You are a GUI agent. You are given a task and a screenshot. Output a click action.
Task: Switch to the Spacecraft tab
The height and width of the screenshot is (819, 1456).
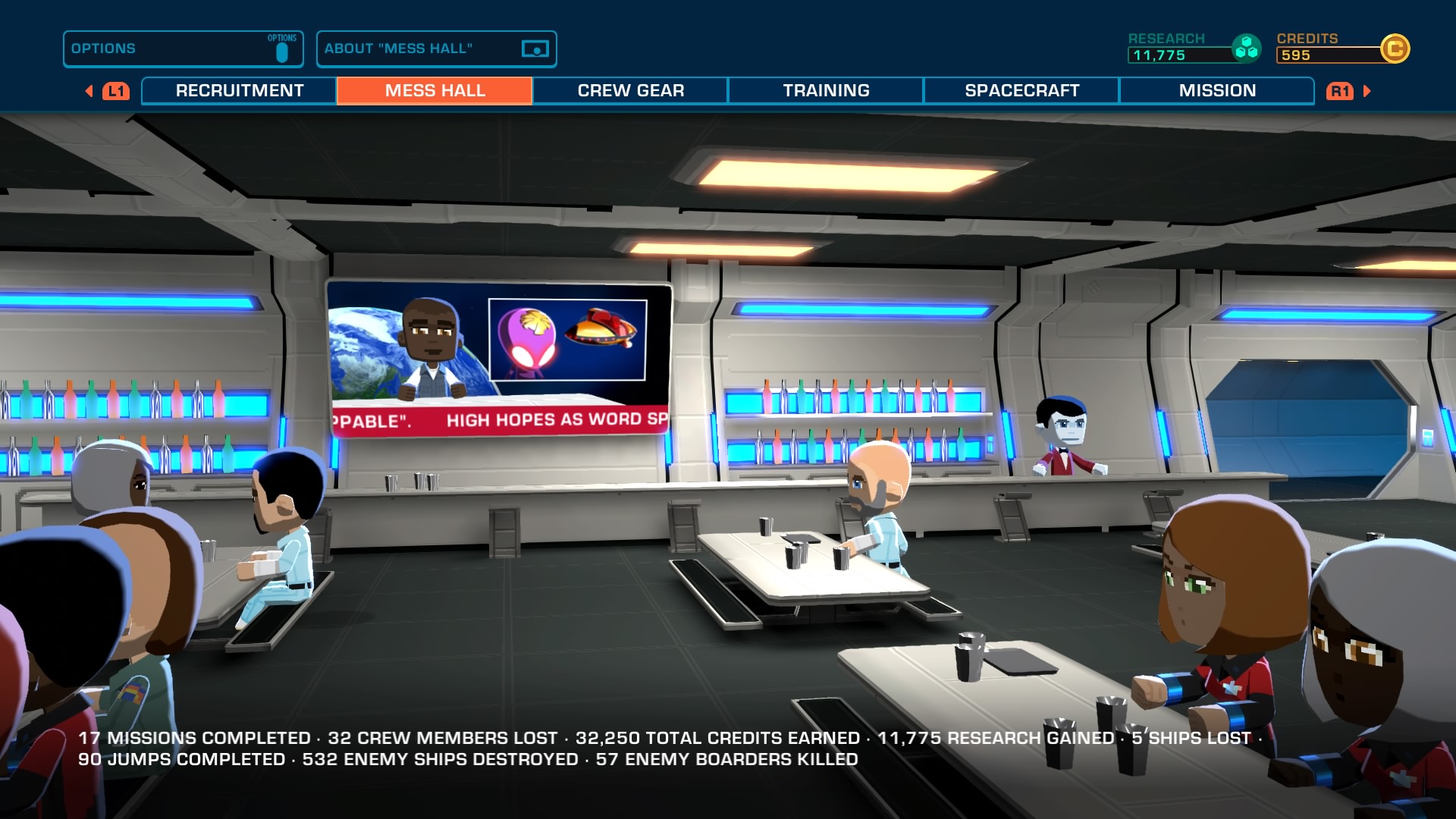[1021, 91]
